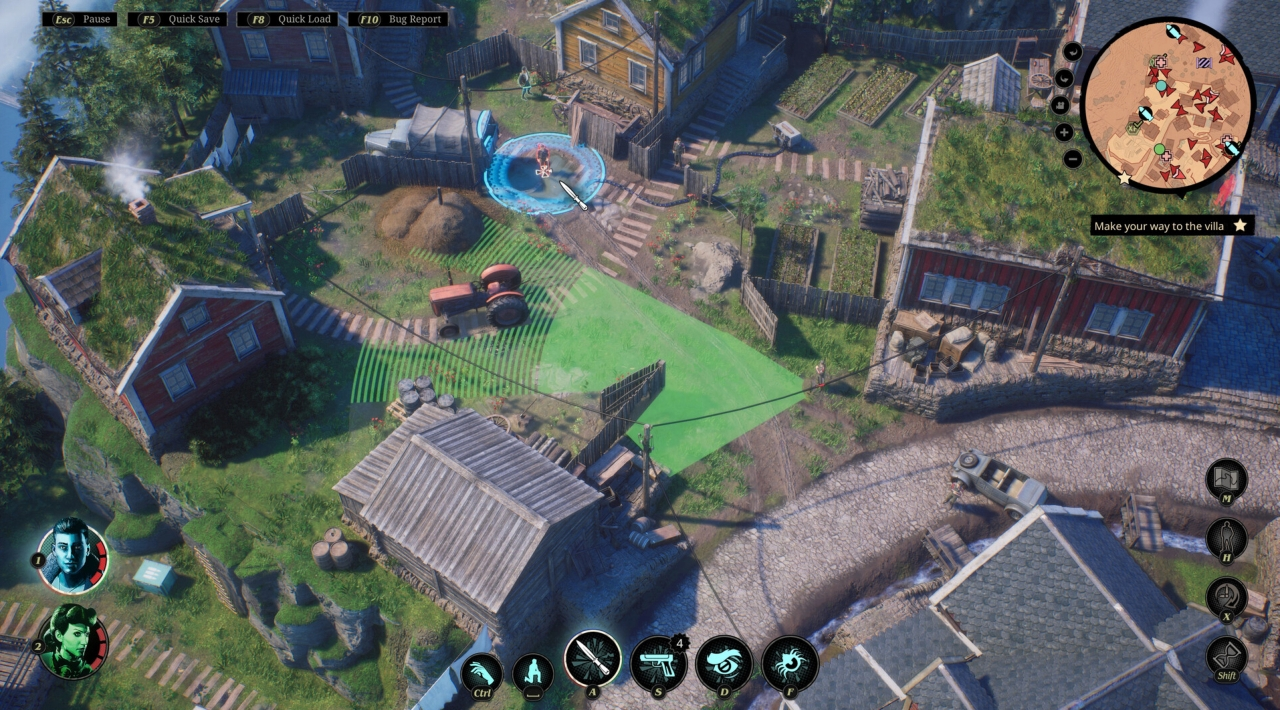
Task: Click the standing figure silhouette button
Action: click(x=1226, y=539)
